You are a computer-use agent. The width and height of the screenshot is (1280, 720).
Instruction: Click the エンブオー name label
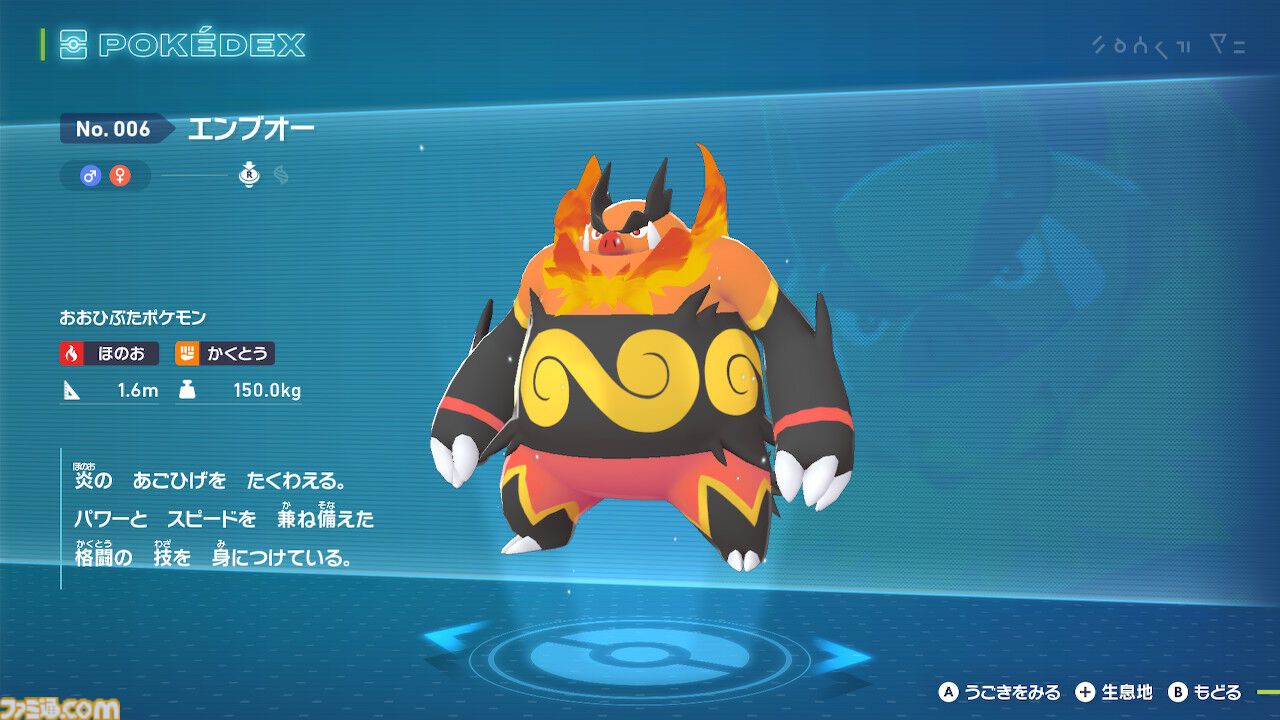(250, 128)
